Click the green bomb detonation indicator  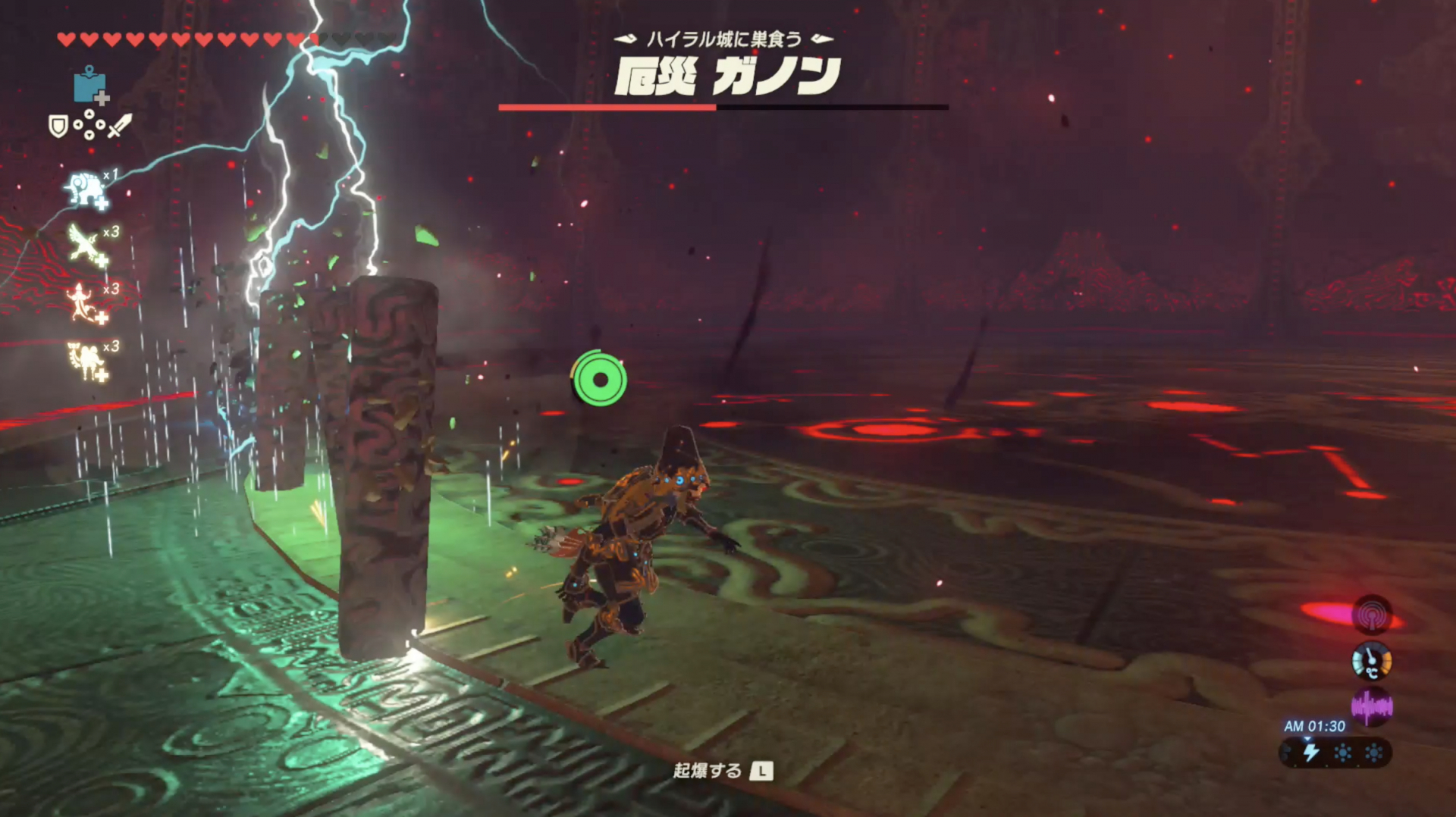[x=601, y=380]
